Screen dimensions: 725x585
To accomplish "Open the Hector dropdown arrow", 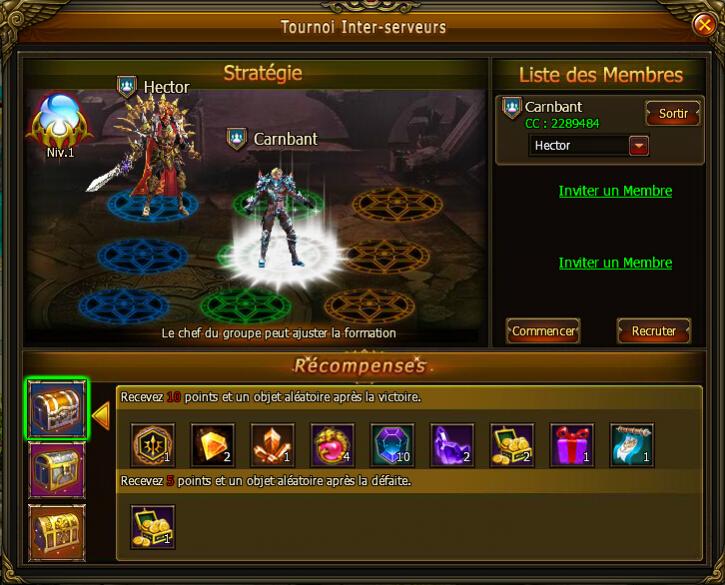I will 639,146.
